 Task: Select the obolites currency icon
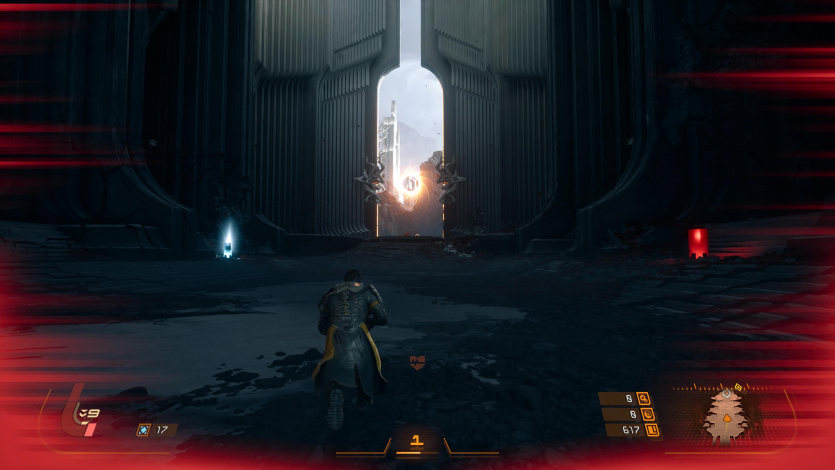(x=652, y=430)
